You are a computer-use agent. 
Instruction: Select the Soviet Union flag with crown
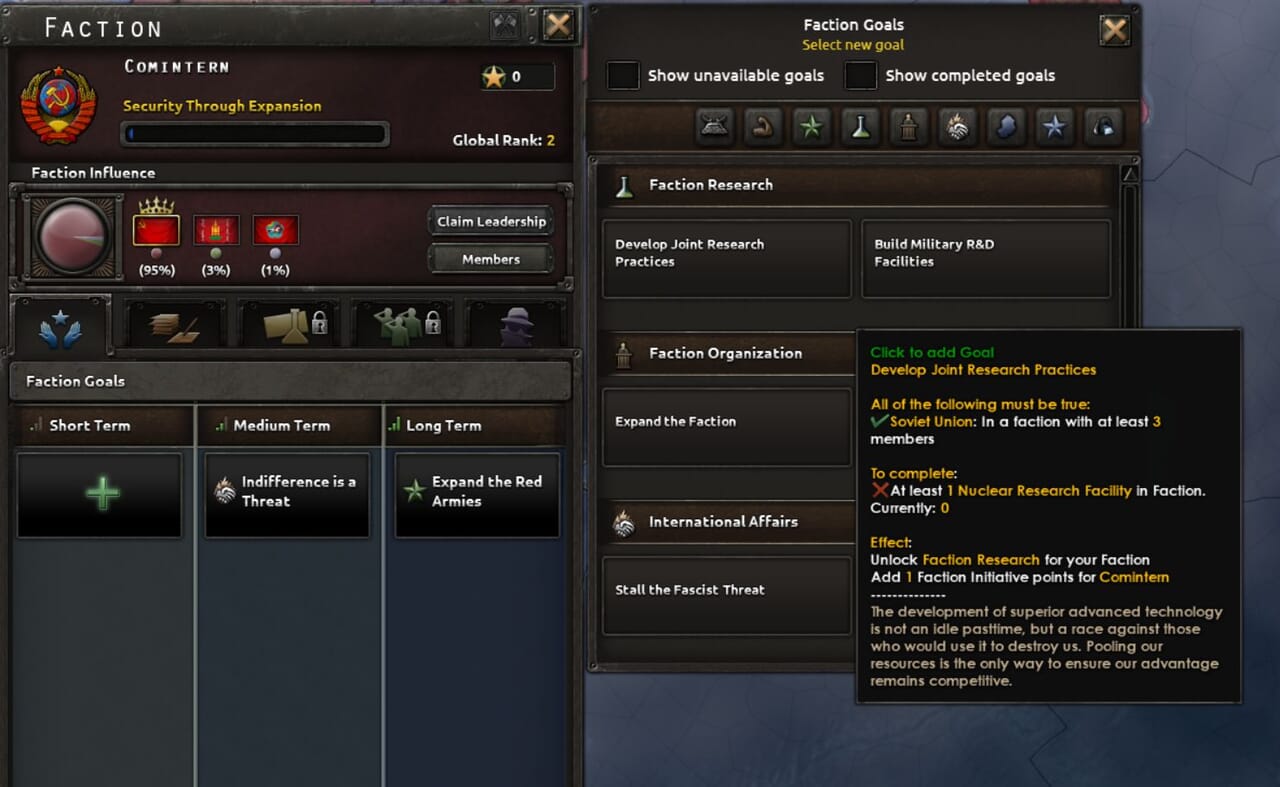[156, 230]
